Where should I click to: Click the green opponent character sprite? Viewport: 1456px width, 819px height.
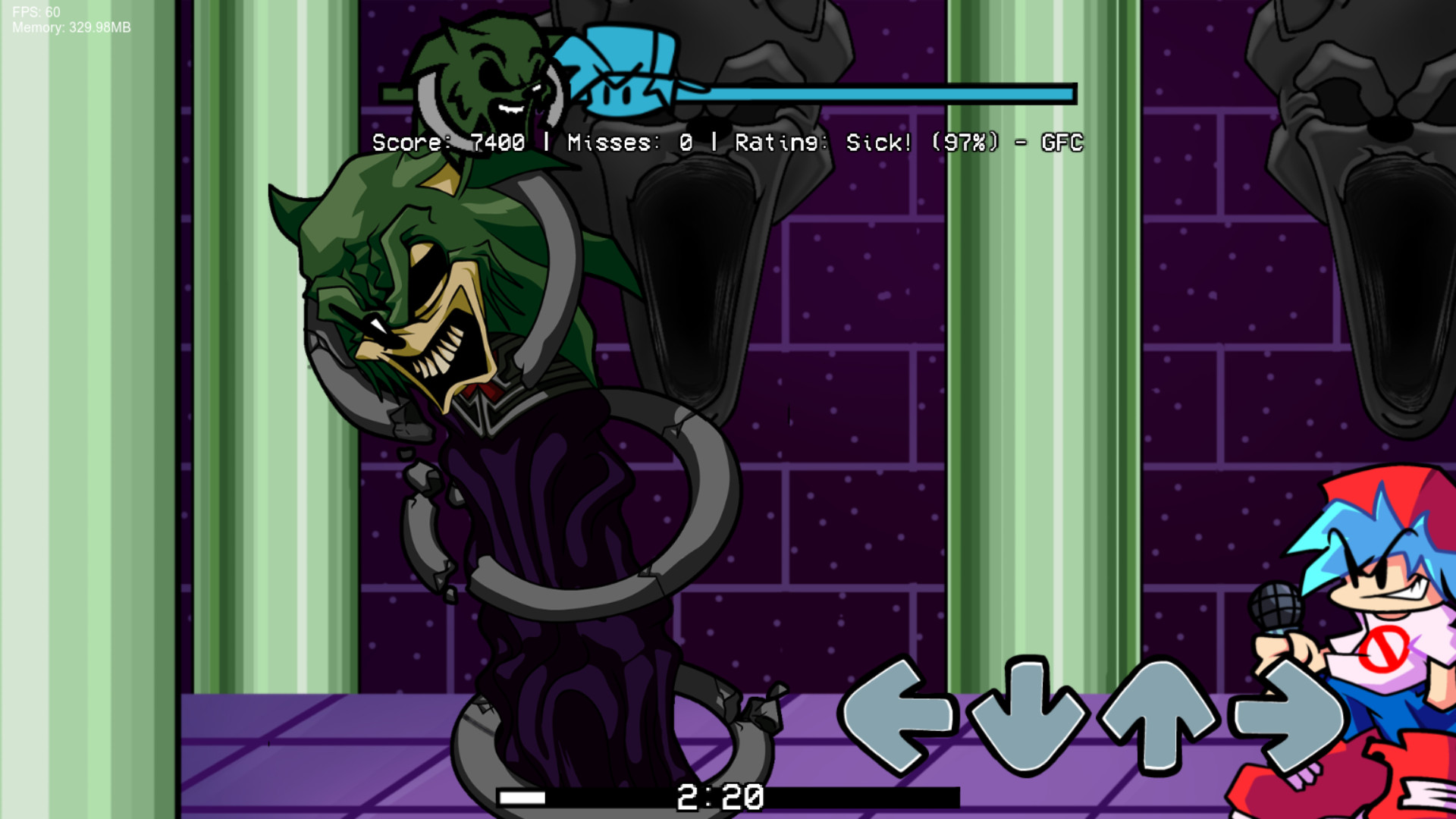click(x=455, y=379)
